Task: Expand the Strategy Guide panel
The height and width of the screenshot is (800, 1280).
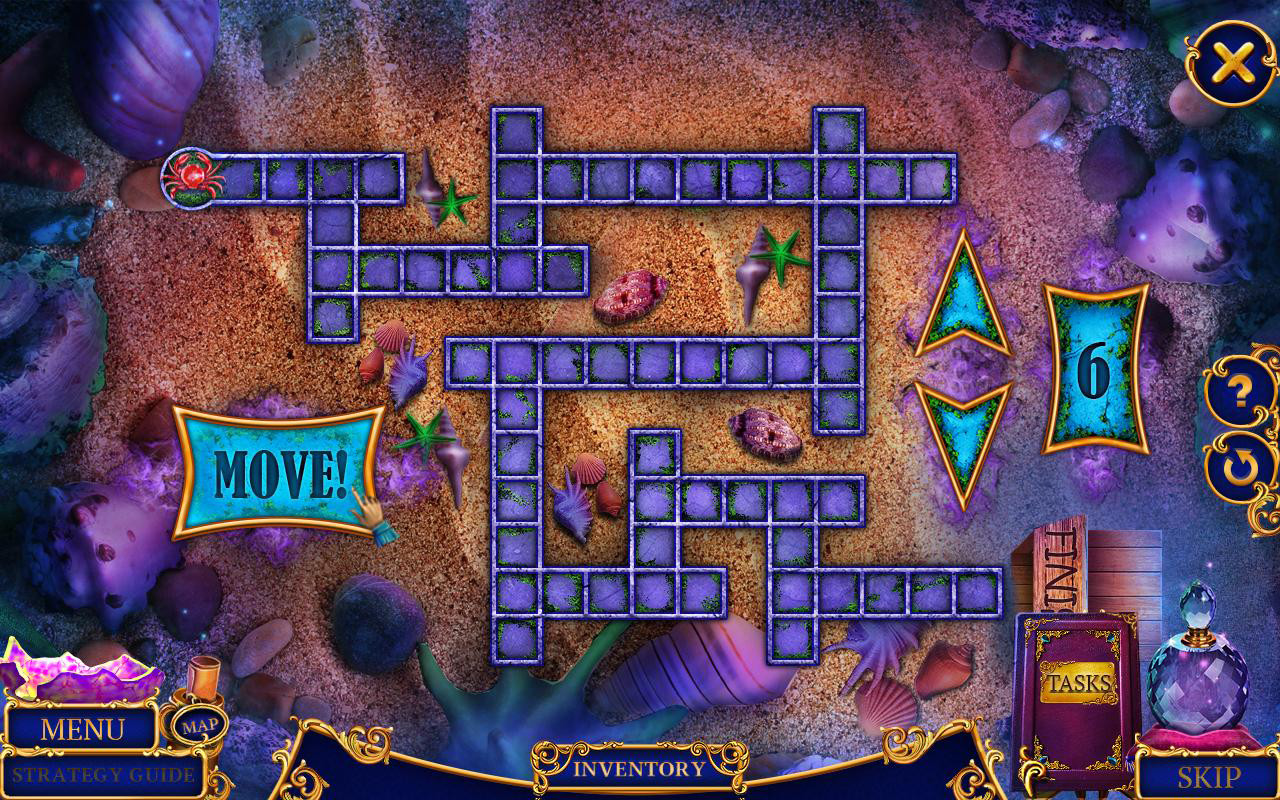Action: click(x=103, y=773)
